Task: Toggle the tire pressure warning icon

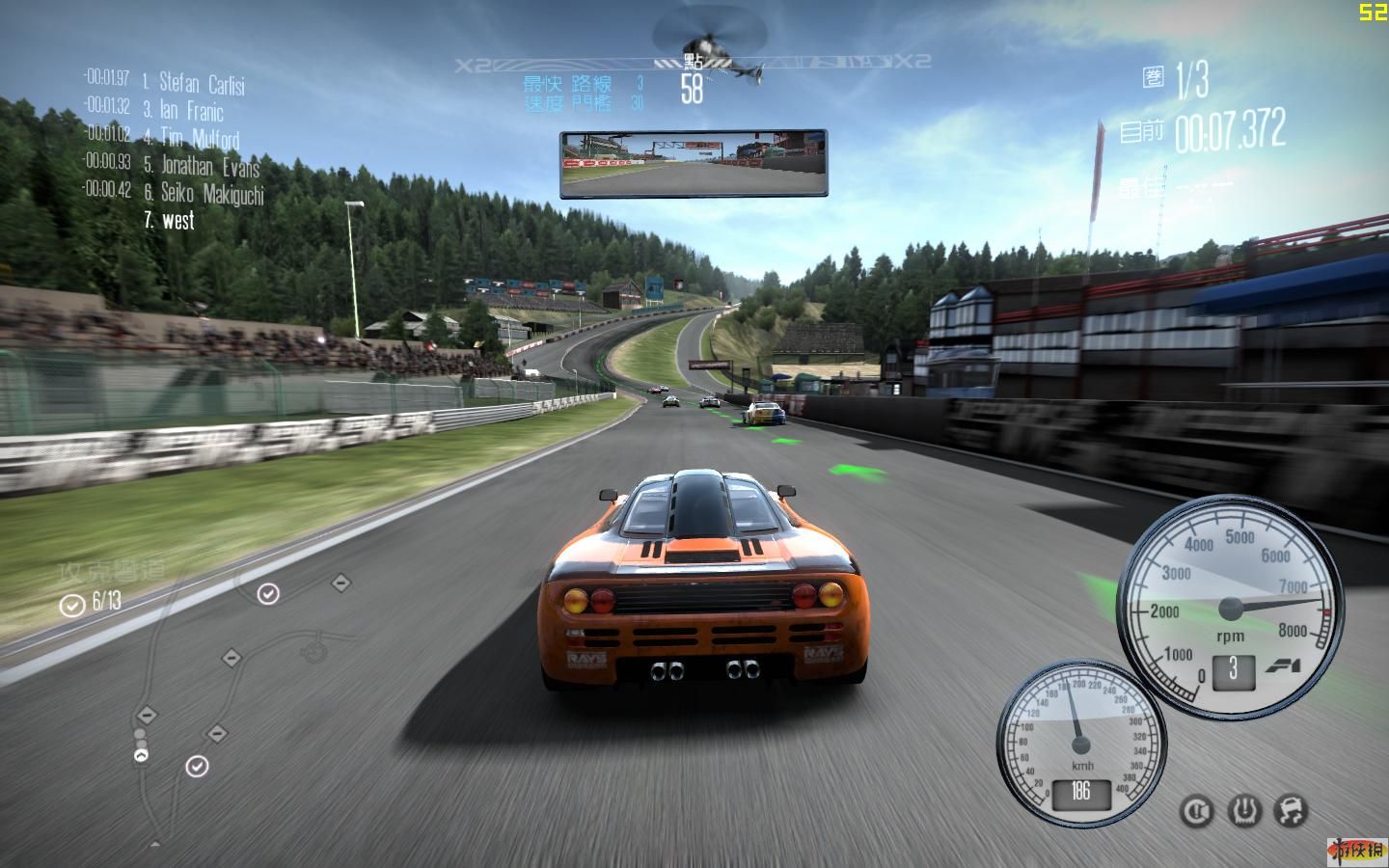Action: click(1244, 811)
